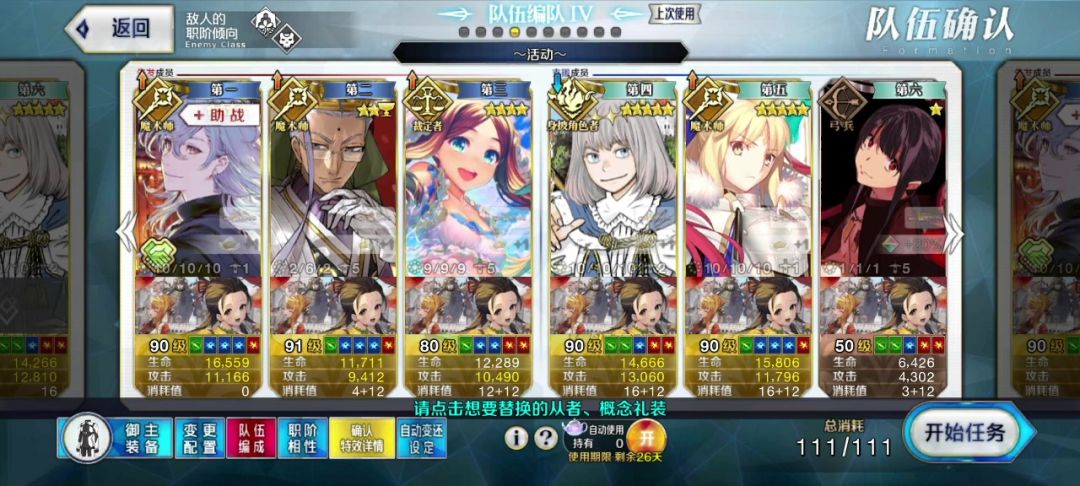
Task: Show the next party with right arrow
Action: [x=953, y=232]
